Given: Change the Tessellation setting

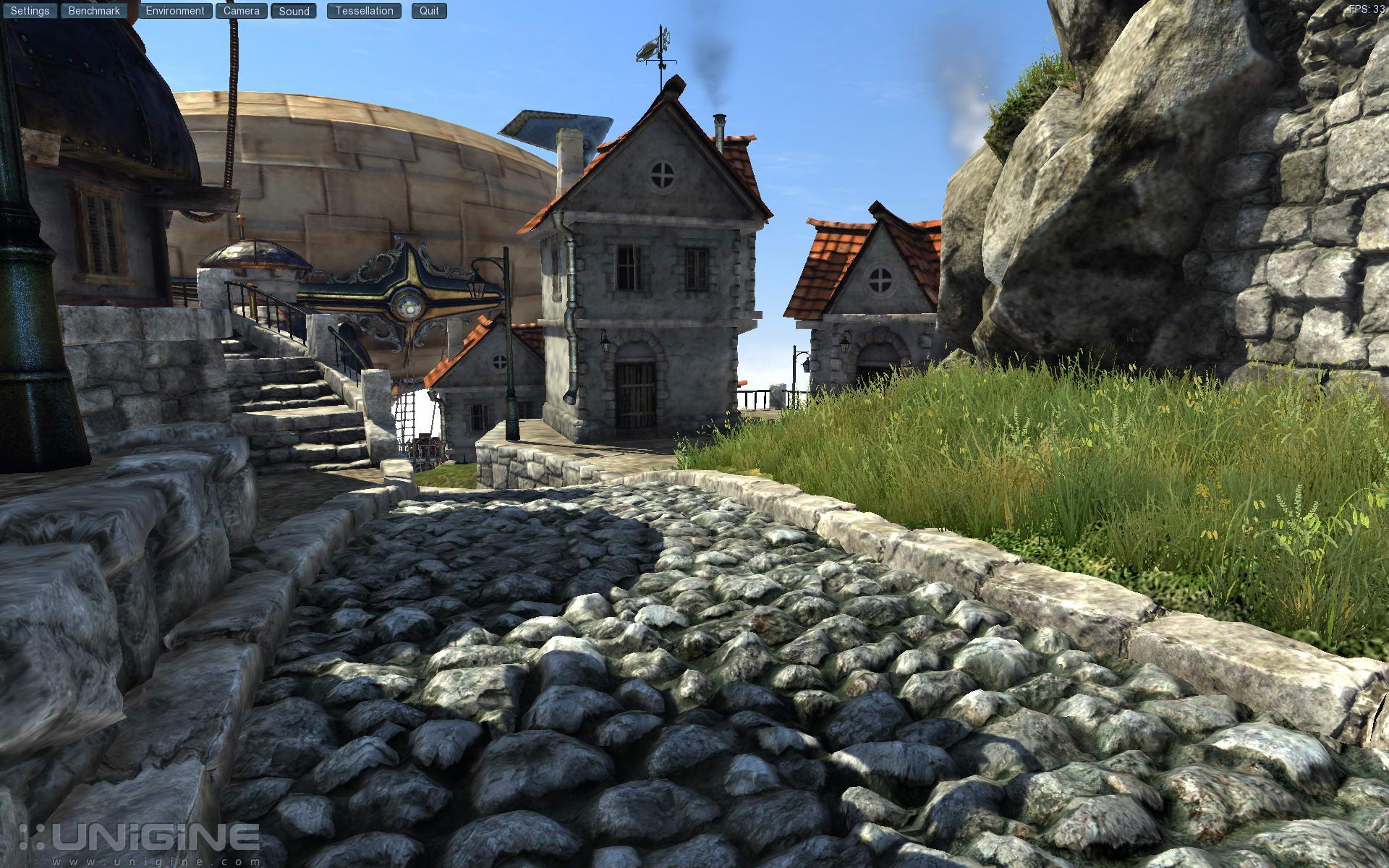Looking at the screenshot, I should pyautogui.click(x=364, y=11).
